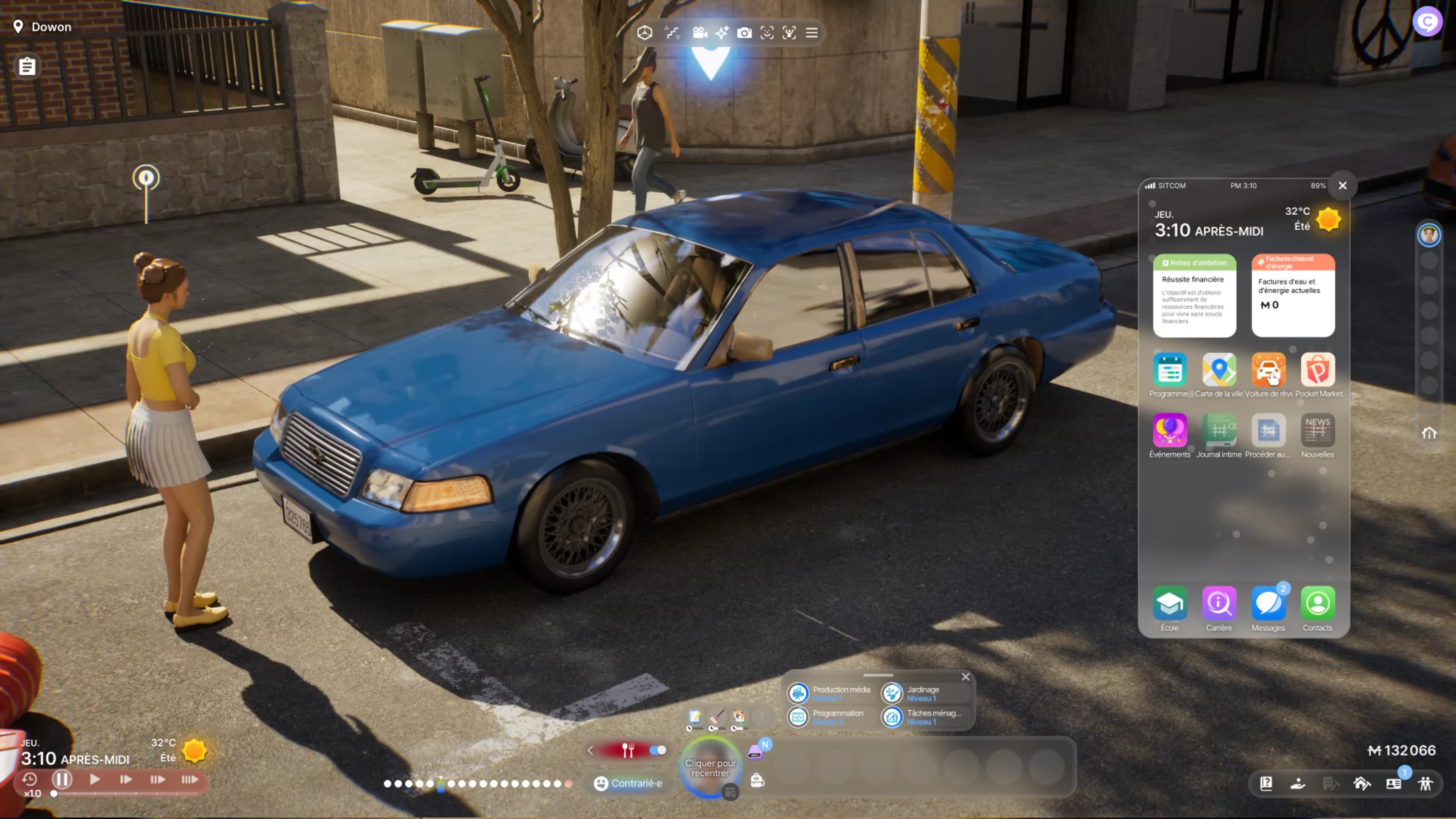Launch the Voiture de rêve app

(x=1268, y=370)
